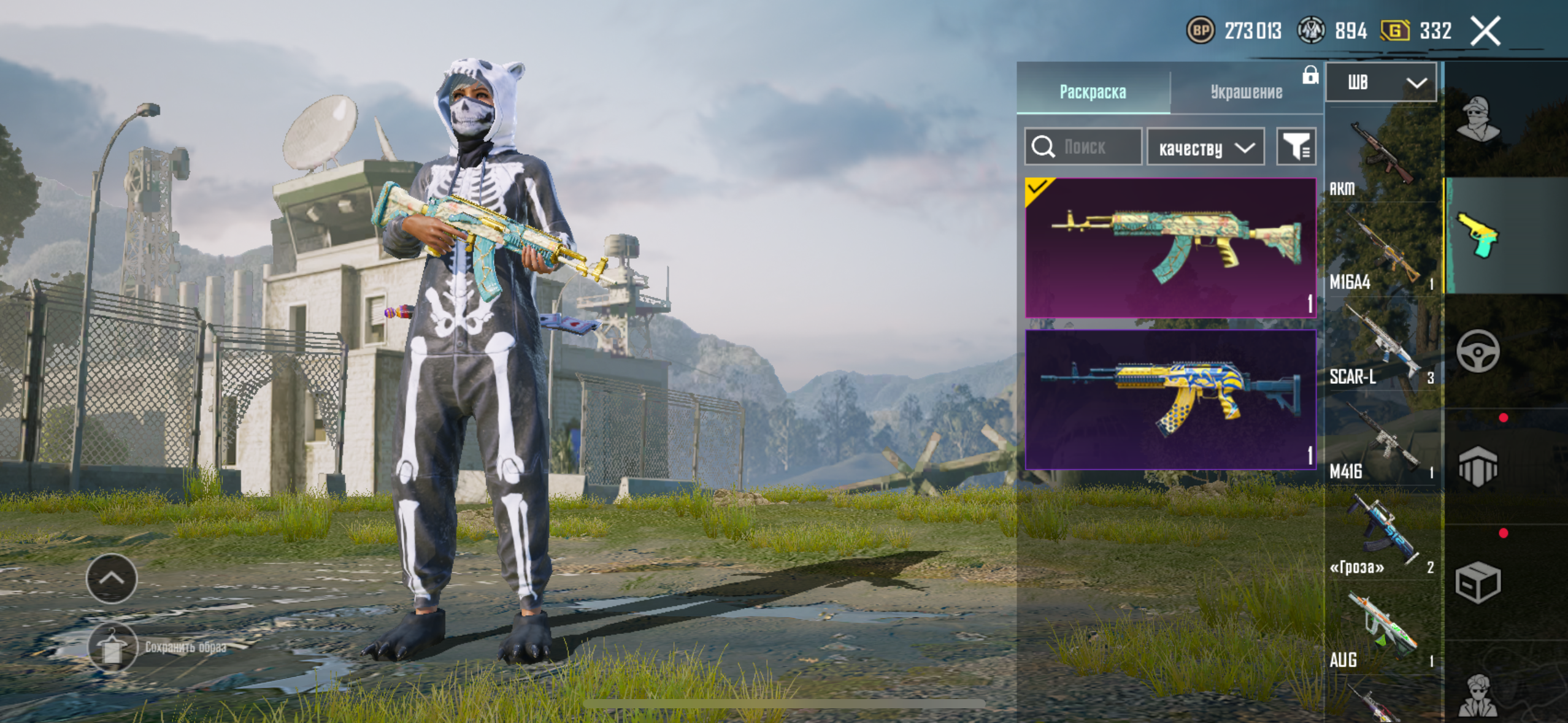
Task: Open the vehicle steering wheel category
Action: click(x=1478, y=351)
